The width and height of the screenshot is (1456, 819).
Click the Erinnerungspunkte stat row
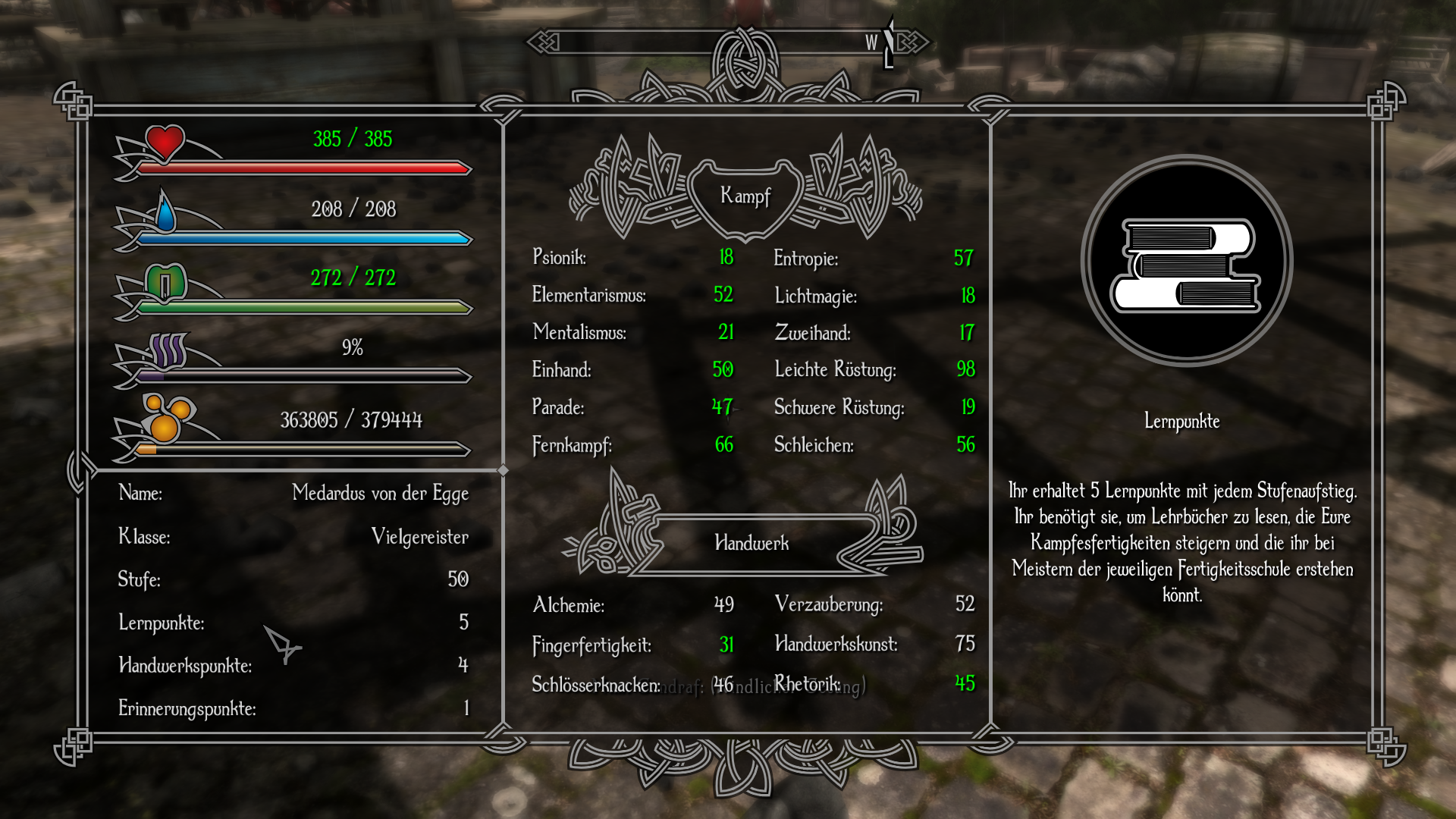(x=293, y=708)
